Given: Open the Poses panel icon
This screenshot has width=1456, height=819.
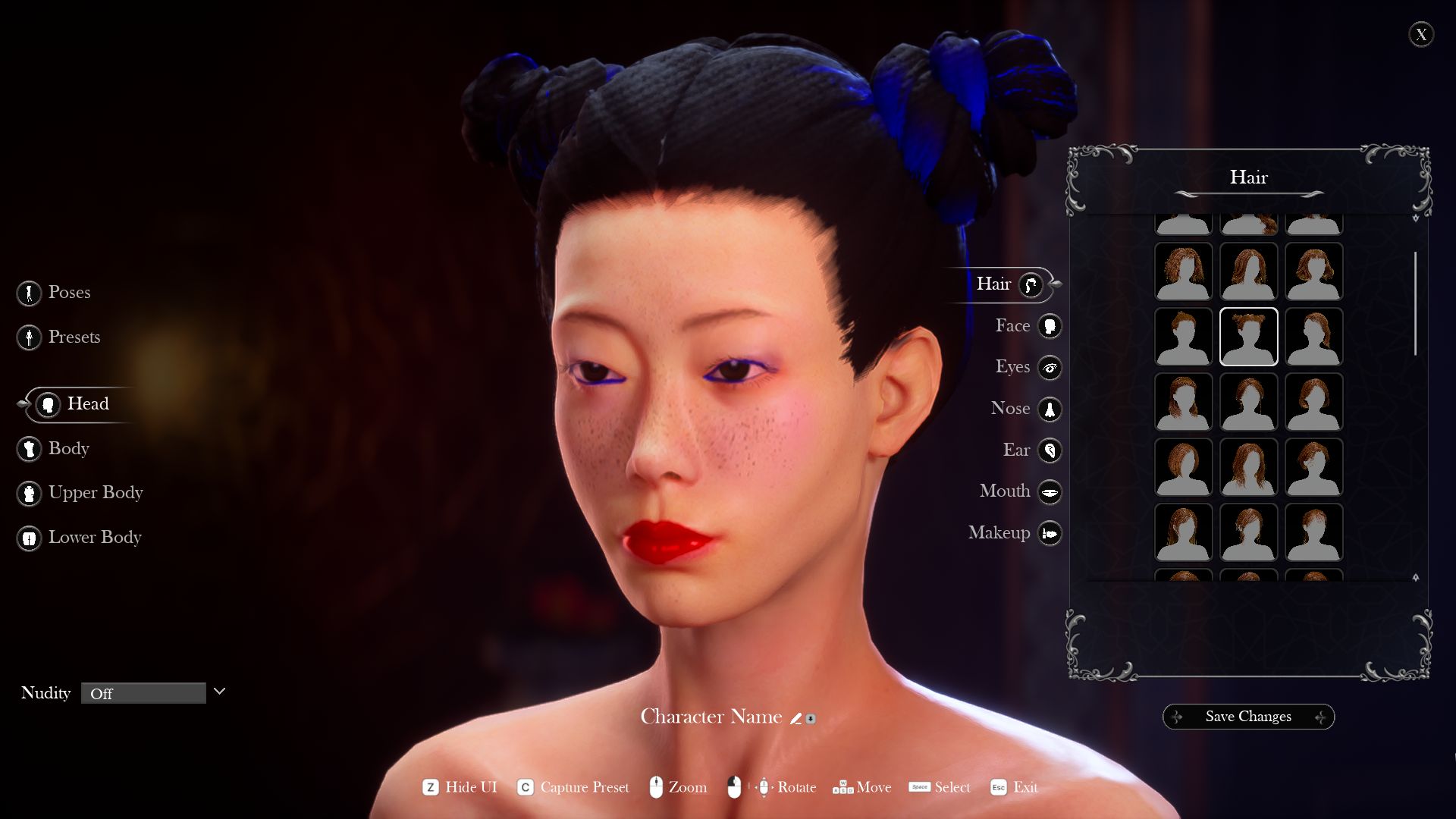Looking at the screenshot, I should click(29, 293).
